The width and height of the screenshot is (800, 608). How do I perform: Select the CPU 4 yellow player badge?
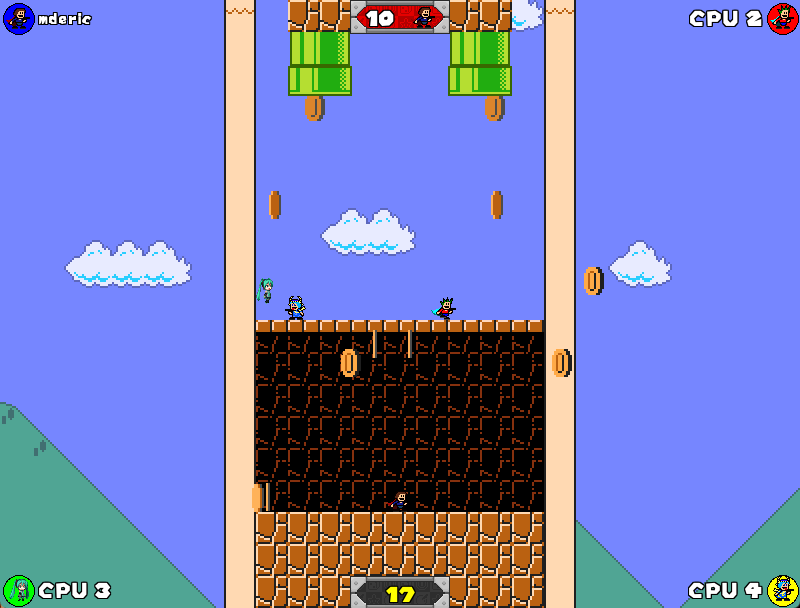click(782, 590)
